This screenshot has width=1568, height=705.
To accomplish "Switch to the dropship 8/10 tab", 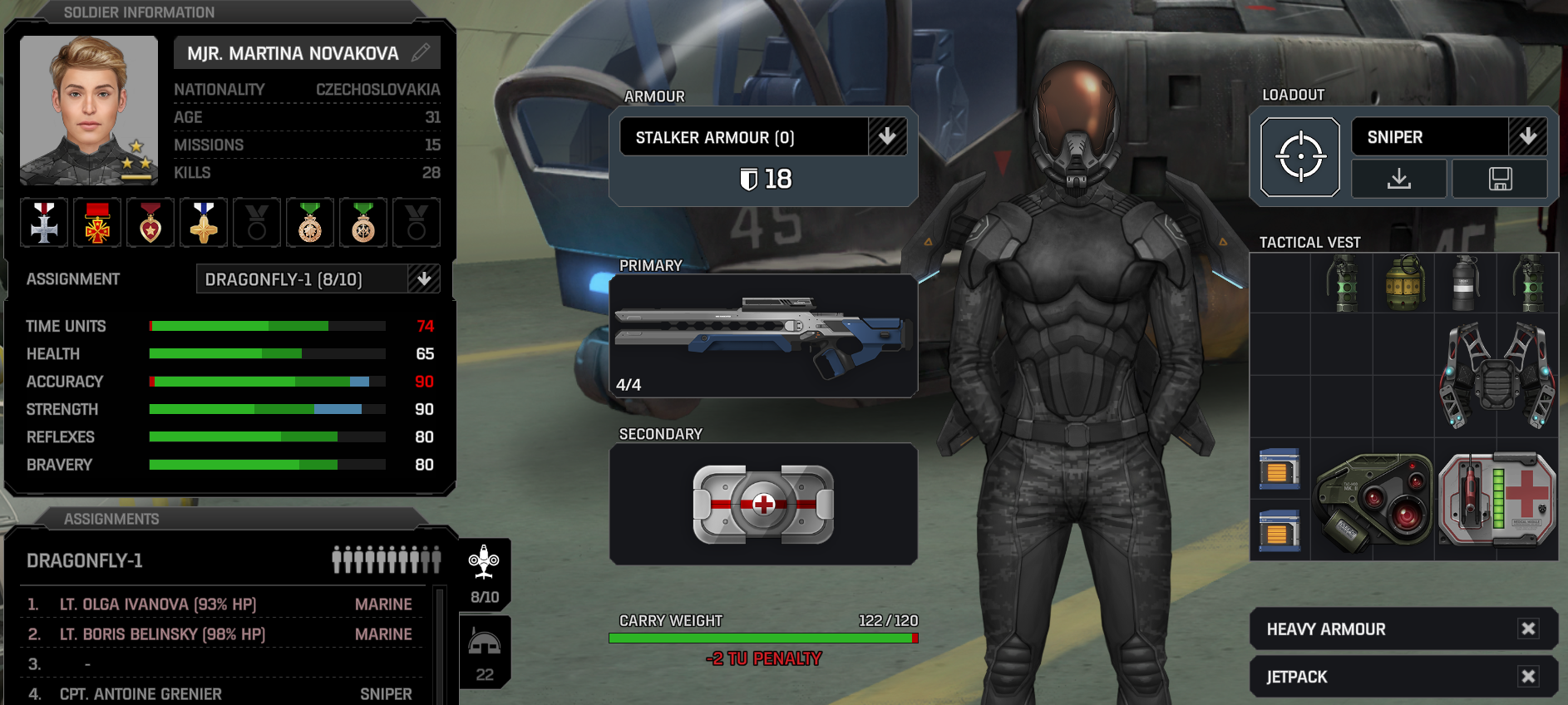I will coord(484,574).
